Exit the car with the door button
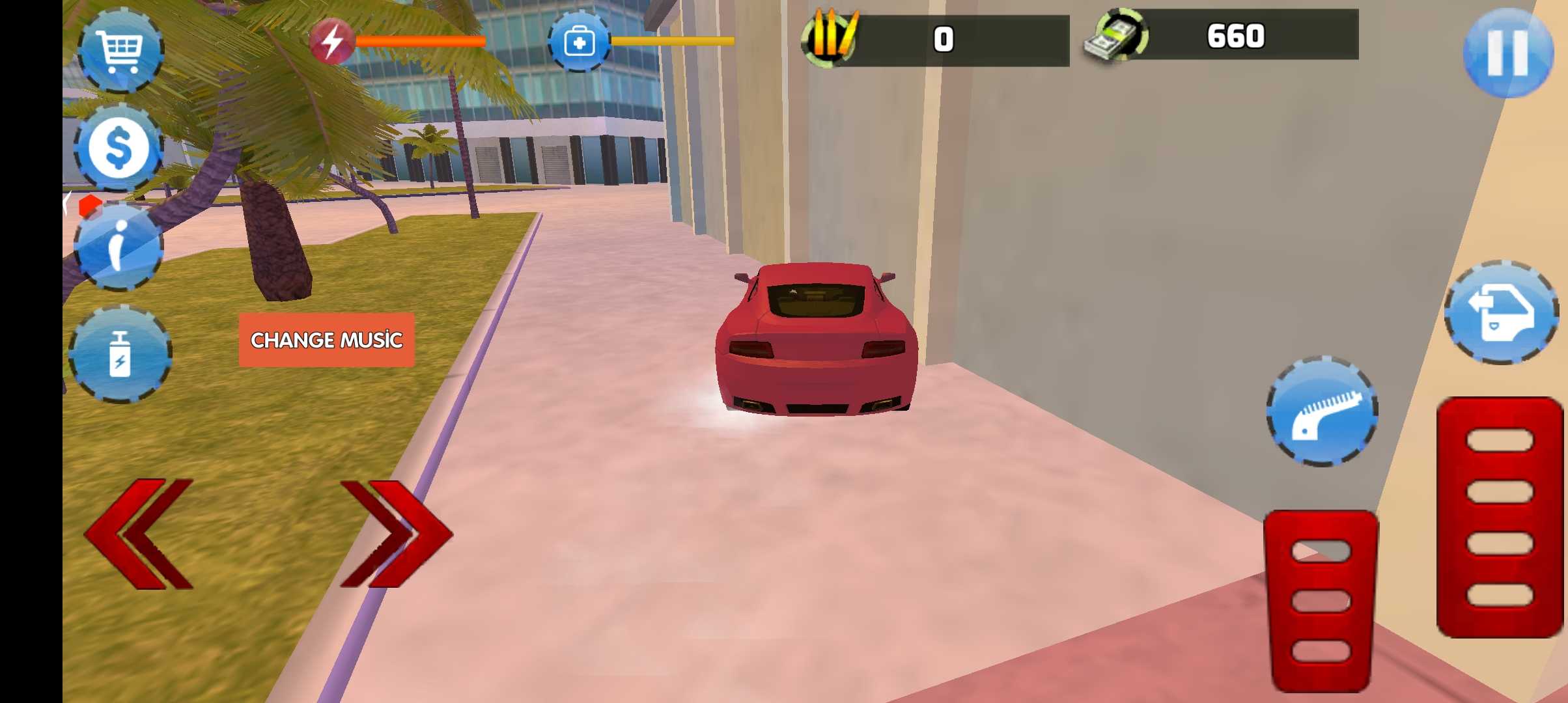 pyautogui.click(x=1501, y=312)
